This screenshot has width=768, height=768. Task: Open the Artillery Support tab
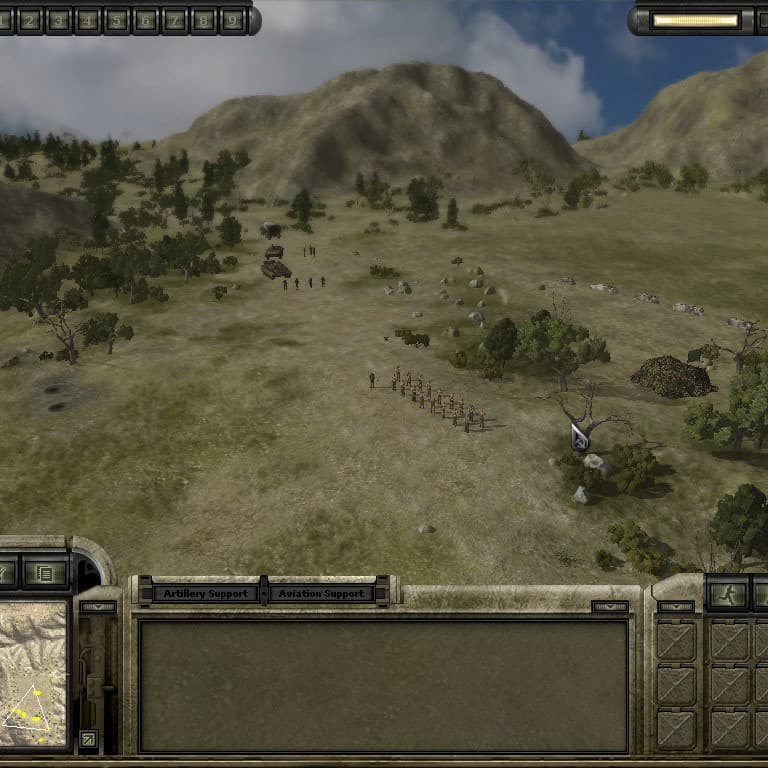204,593
